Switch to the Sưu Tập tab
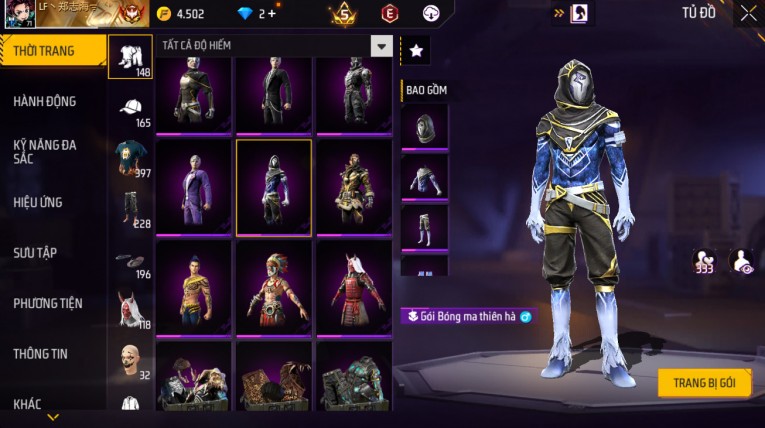 pos(37,252)
